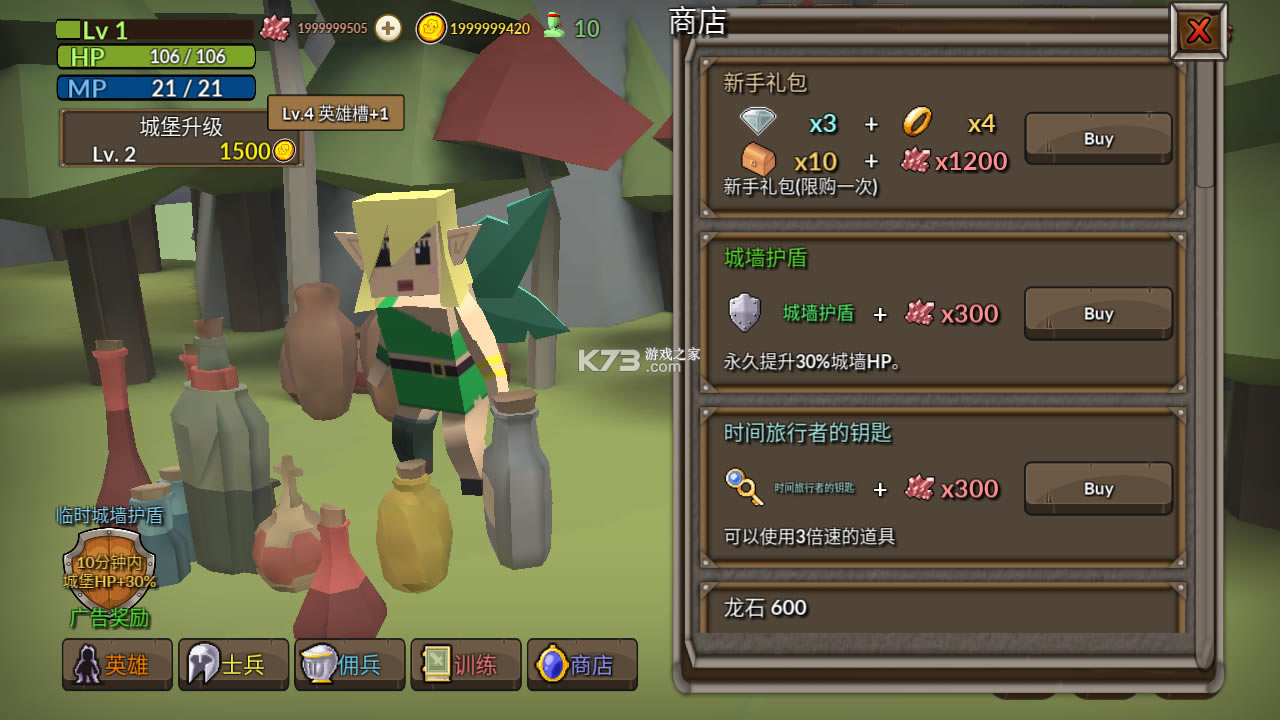The width and height of the screenshot is (1280, 720).
Task: Open the 佣兵 mercenary menu
Action: point(349,664)
